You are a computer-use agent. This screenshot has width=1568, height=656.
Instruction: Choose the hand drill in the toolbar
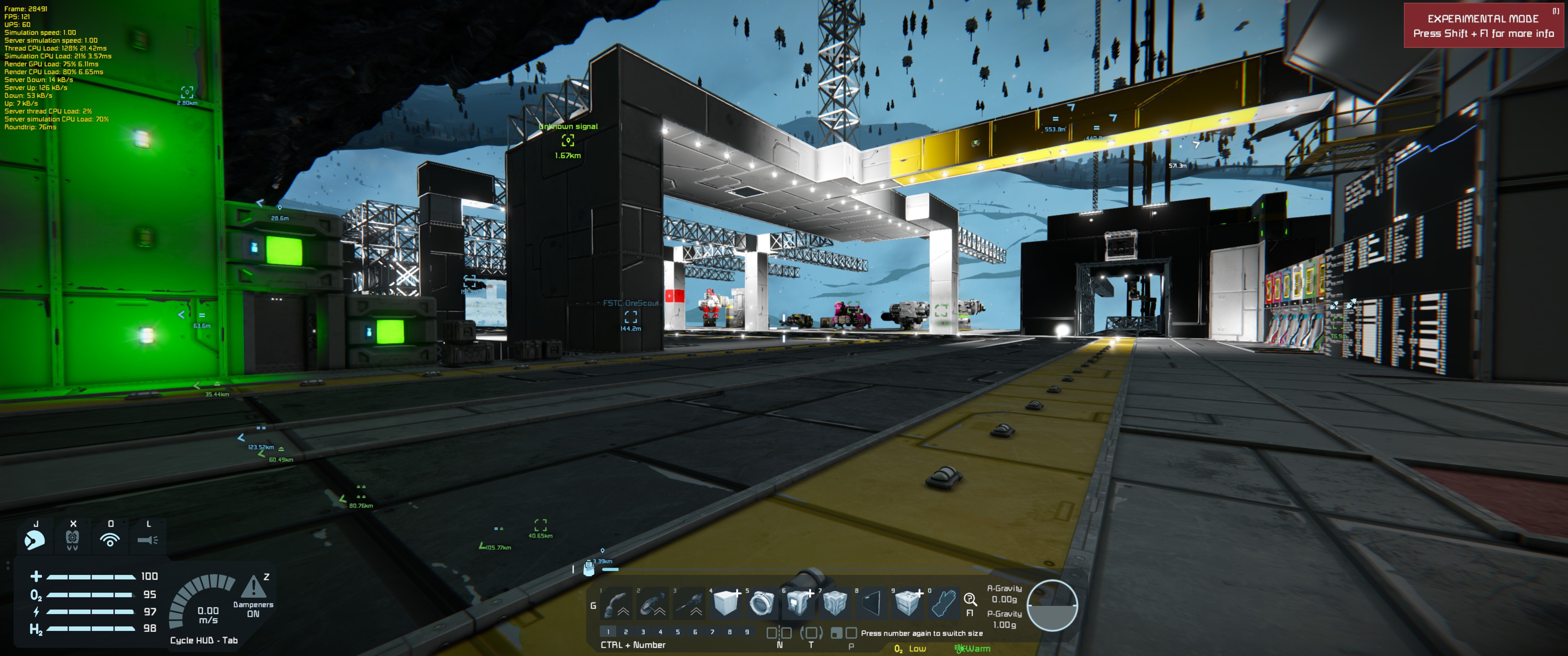pos(690,604)
